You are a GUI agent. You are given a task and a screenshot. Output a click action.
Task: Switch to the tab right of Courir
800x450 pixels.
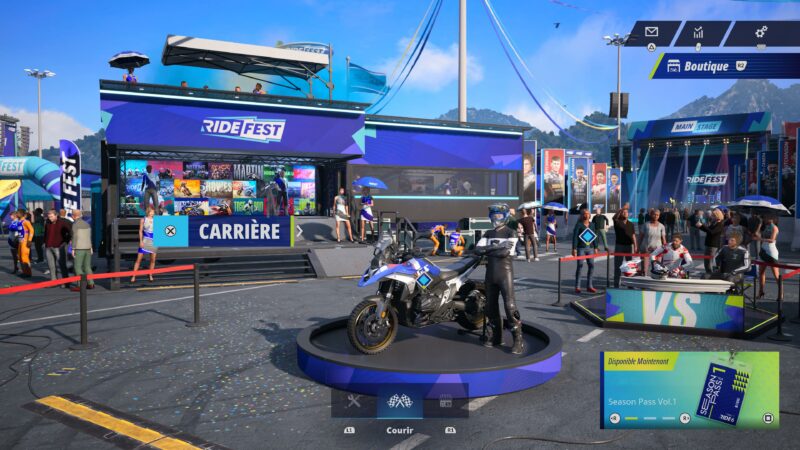pos(446,402)
